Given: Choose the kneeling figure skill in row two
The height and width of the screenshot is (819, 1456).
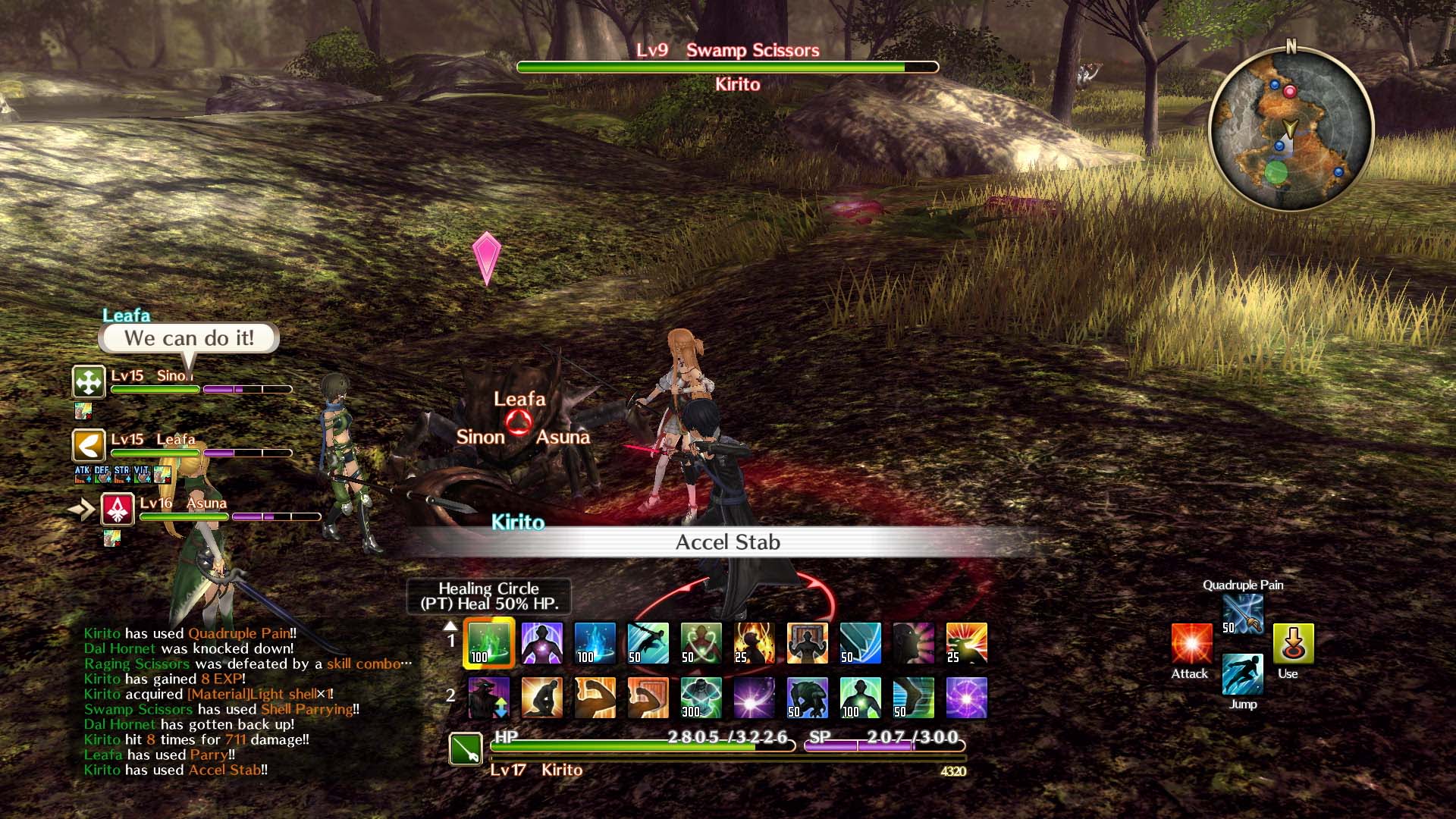Looking at the screenshot, I should pos(541,698).
